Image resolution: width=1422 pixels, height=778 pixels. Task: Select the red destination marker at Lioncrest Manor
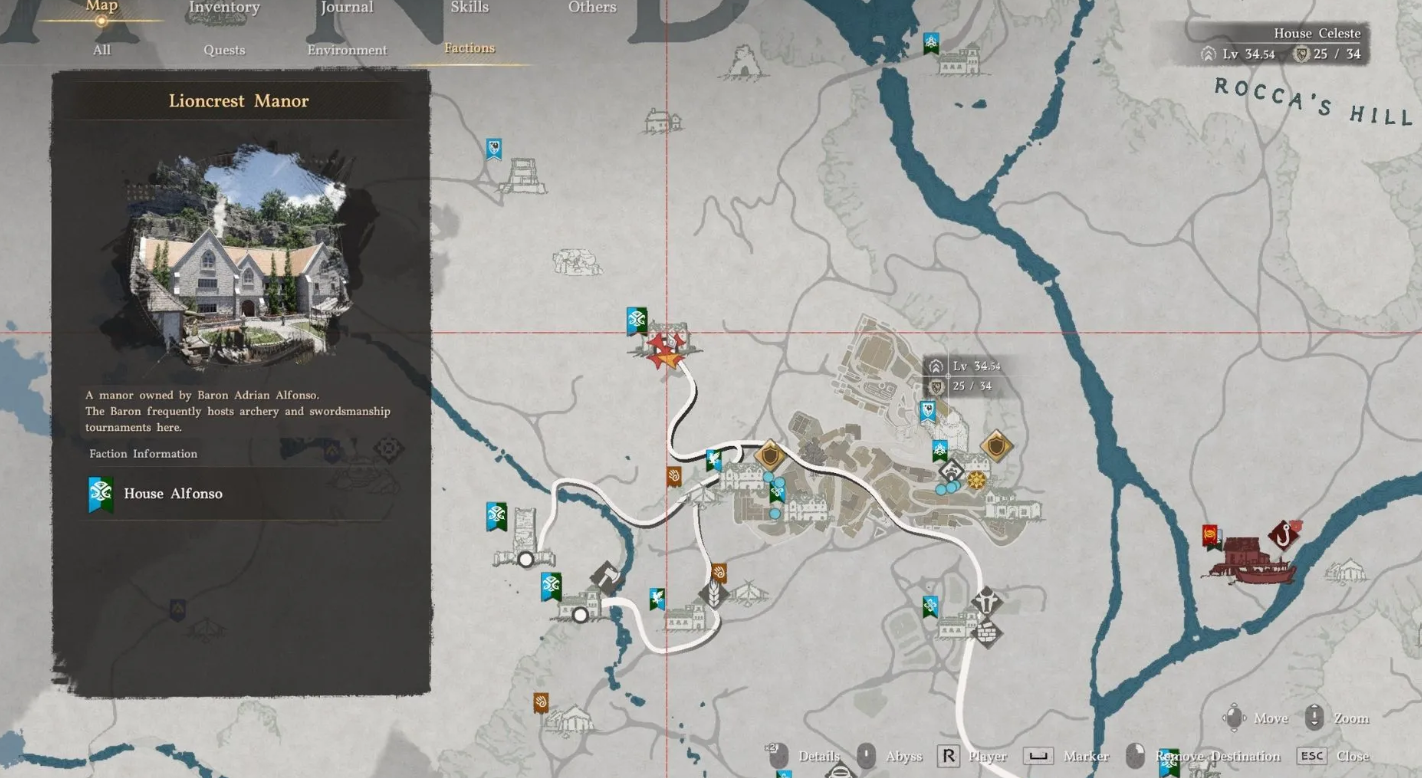point(664,347)
